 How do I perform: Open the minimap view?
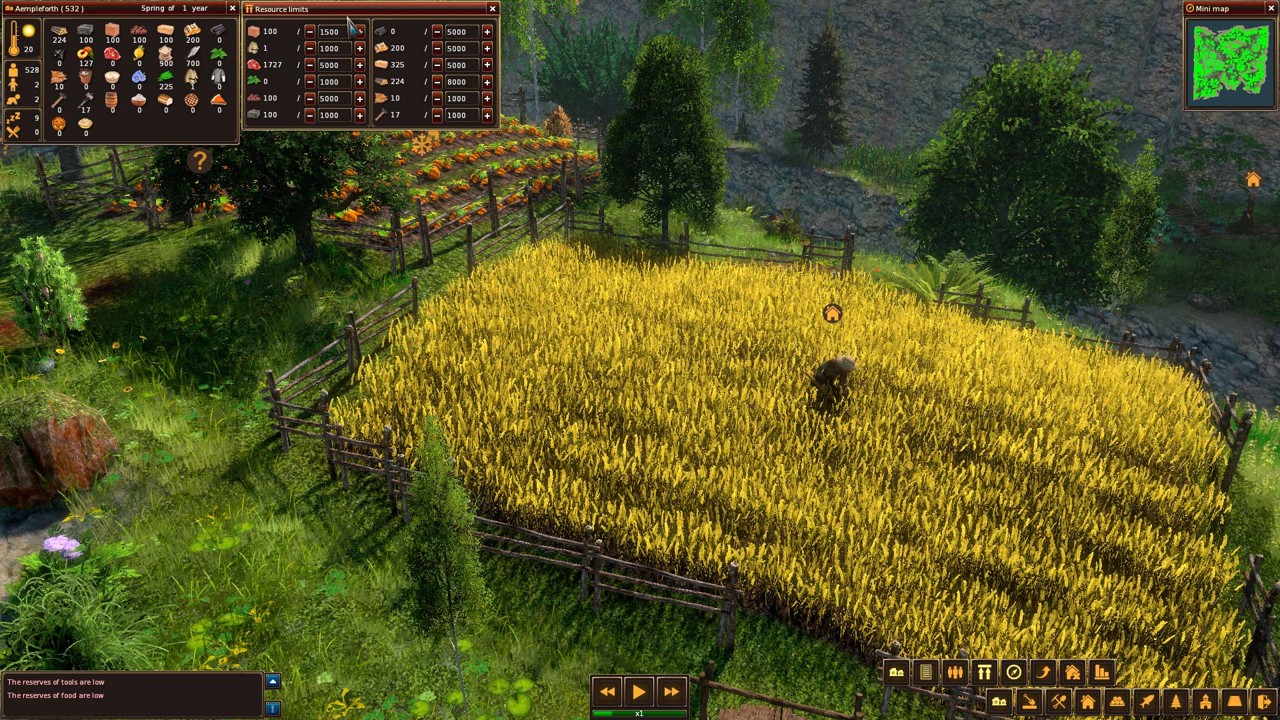(1230, 62)
